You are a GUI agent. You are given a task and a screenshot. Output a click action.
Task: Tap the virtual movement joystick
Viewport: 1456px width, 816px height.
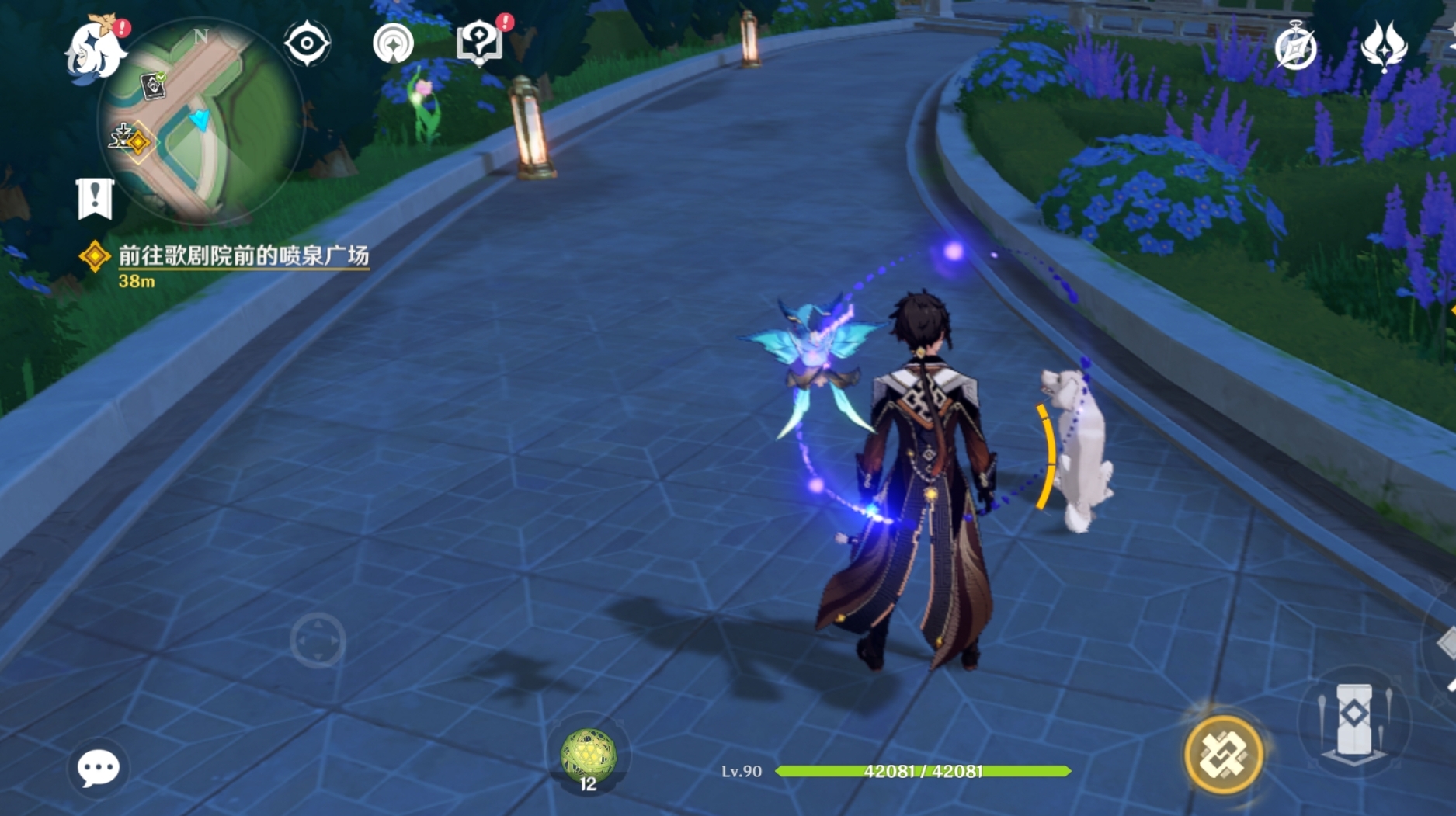coord(318,641)
